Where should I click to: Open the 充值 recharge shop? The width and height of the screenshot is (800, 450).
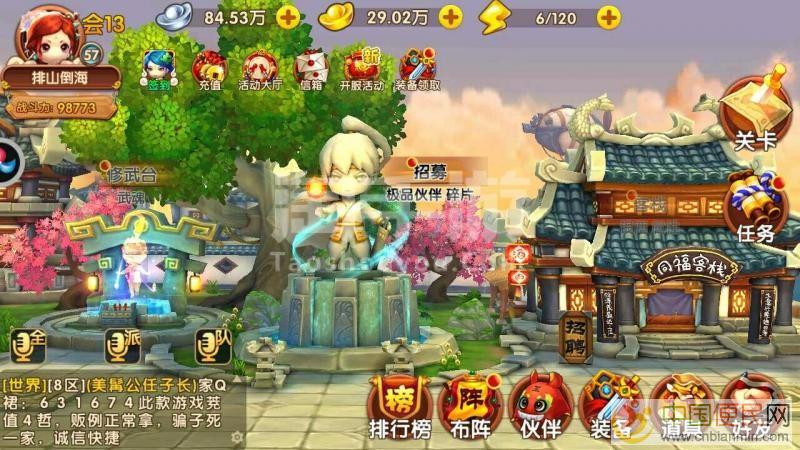pos(208,69)
